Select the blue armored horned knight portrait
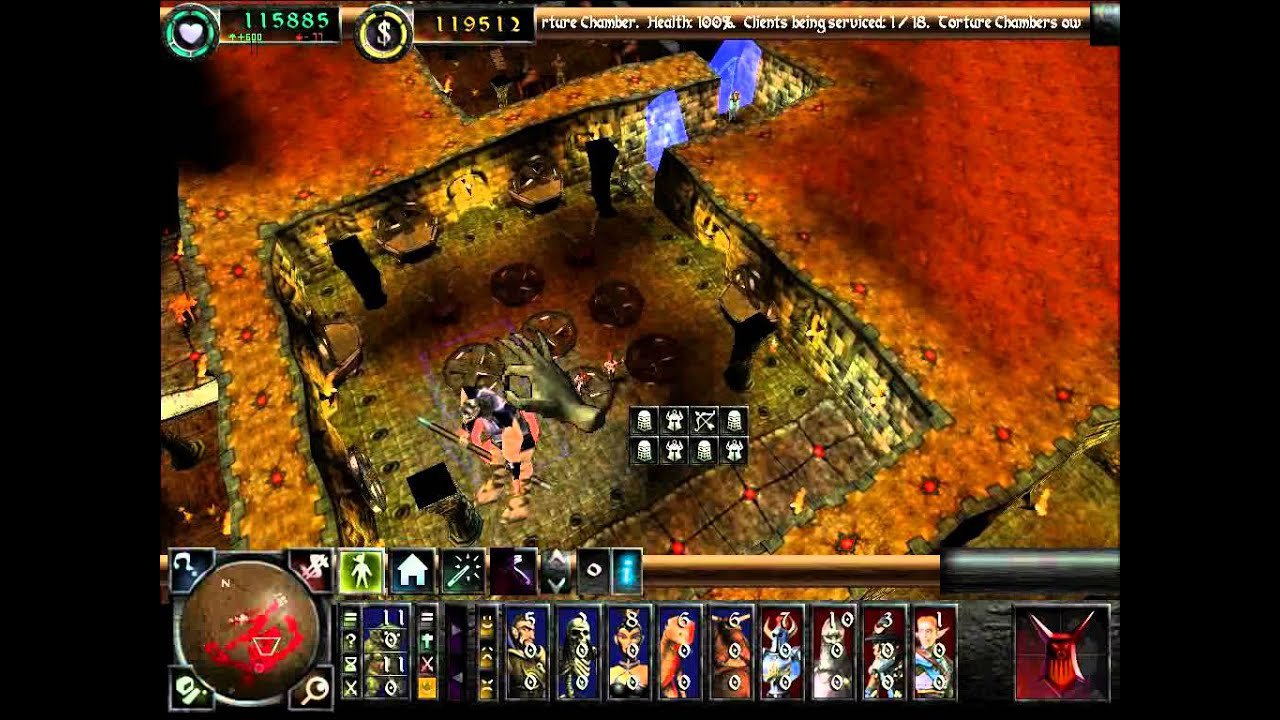Viewport: 1280px width, 720px height. [782, 652]
